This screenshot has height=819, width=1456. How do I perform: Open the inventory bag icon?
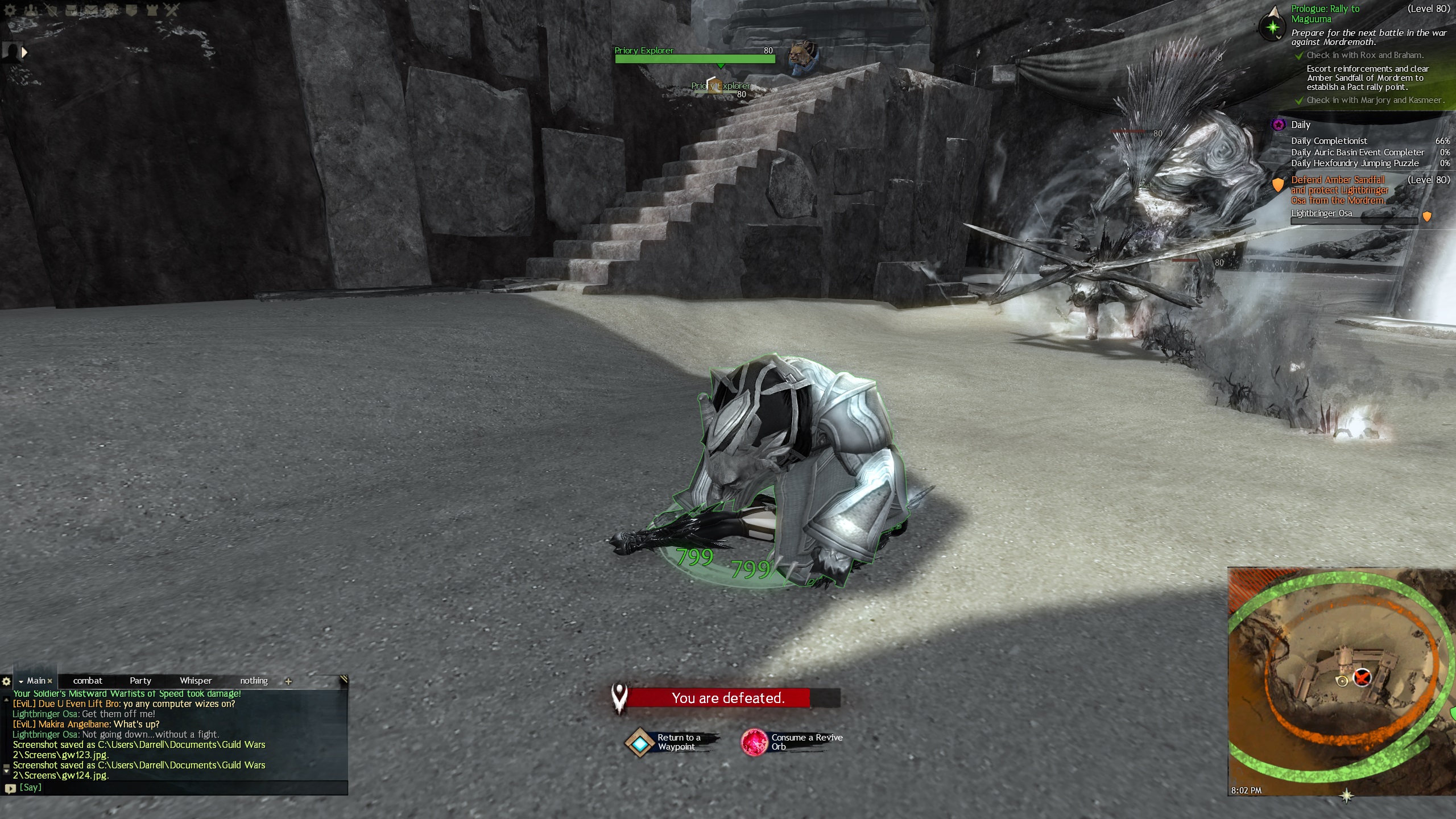pos(71,10)
